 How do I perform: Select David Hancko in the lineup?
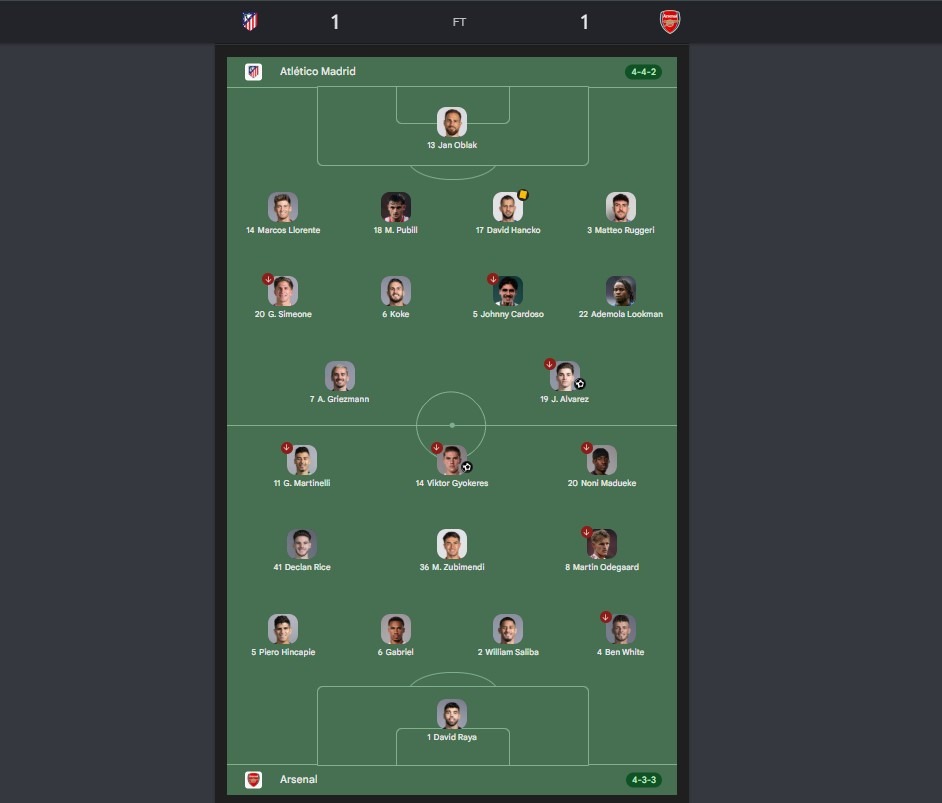(x=508, y=207)
